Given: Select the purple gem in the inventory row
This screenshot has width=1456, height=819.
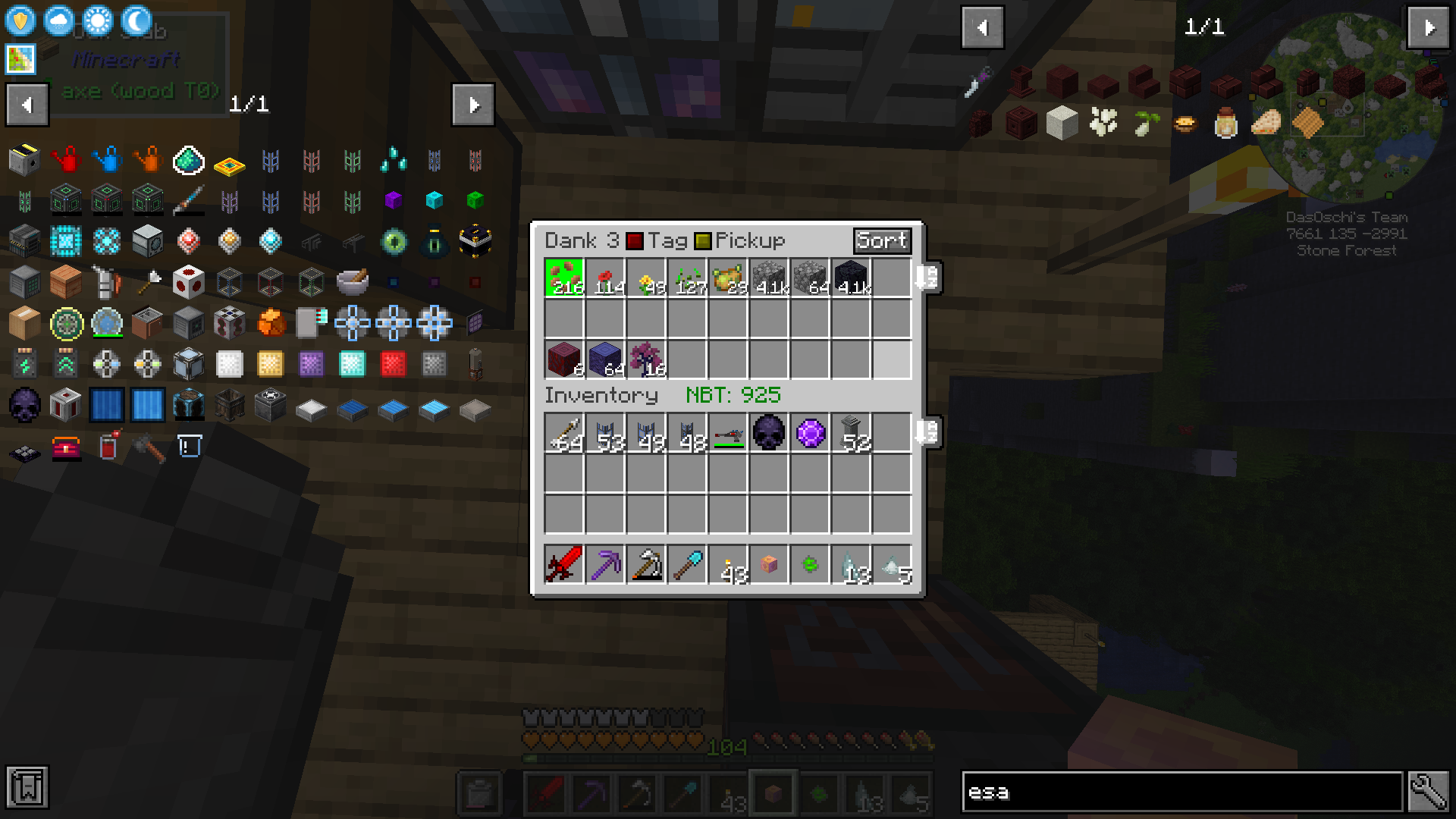Looking at the screenshot, I should pos(809,432).
